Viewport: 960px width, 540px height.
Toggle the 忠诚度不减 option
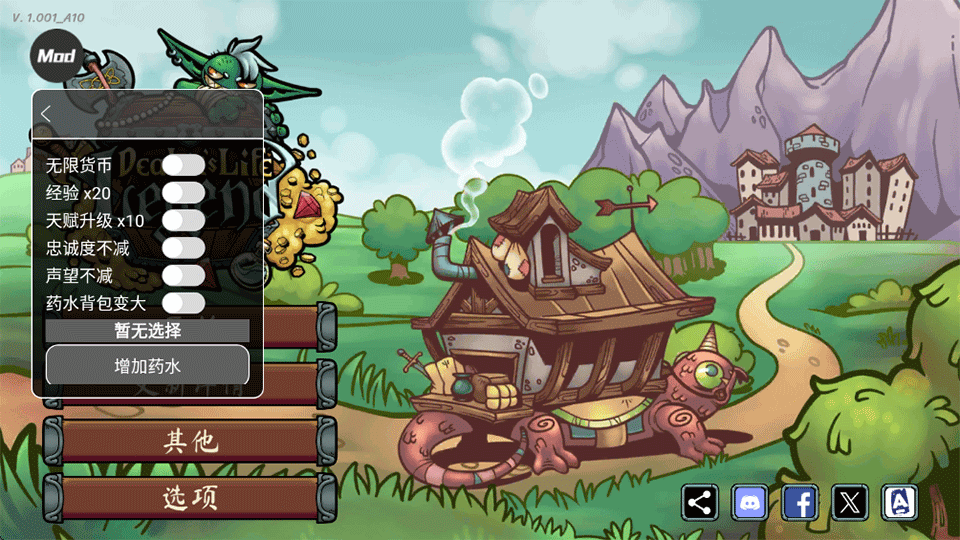(x=183, y=247)
